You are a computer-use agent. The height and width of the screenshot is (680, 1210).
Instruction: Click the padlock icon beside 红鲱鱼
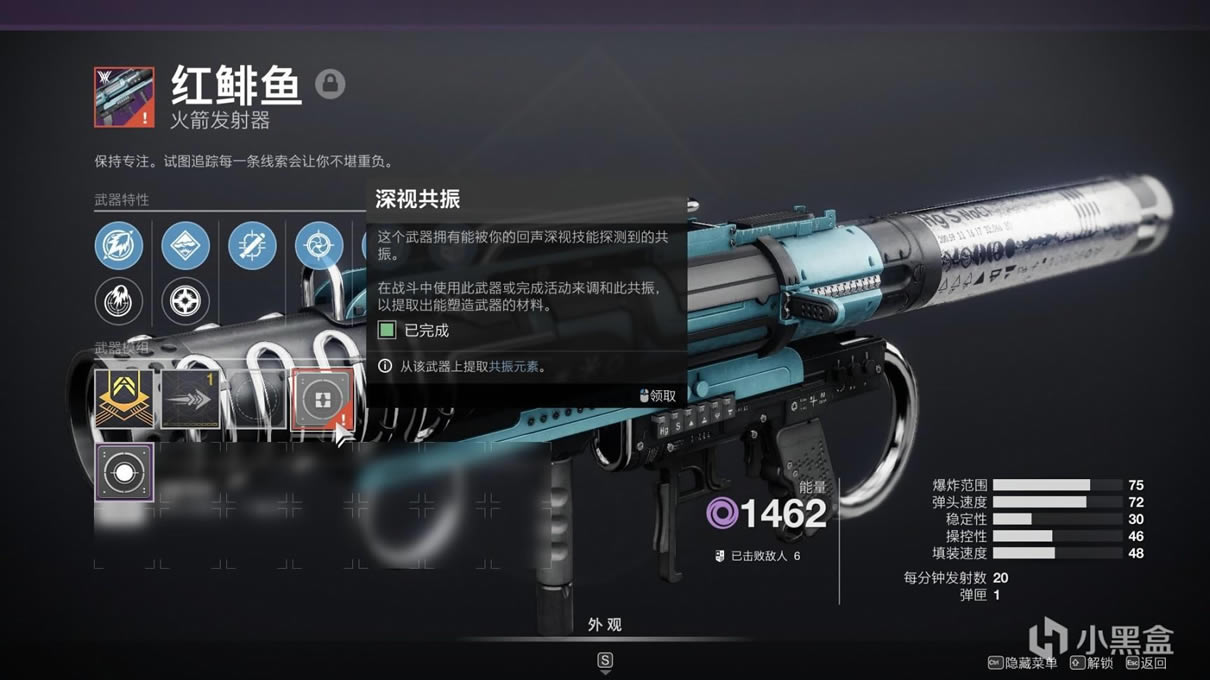coord(330,84)
